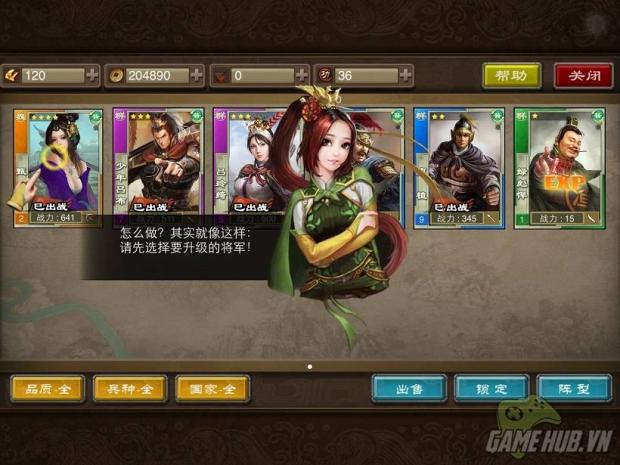Open the 品质·全 quality filter
The height and width of the screenshot is (465, 620).
[48, 389]
